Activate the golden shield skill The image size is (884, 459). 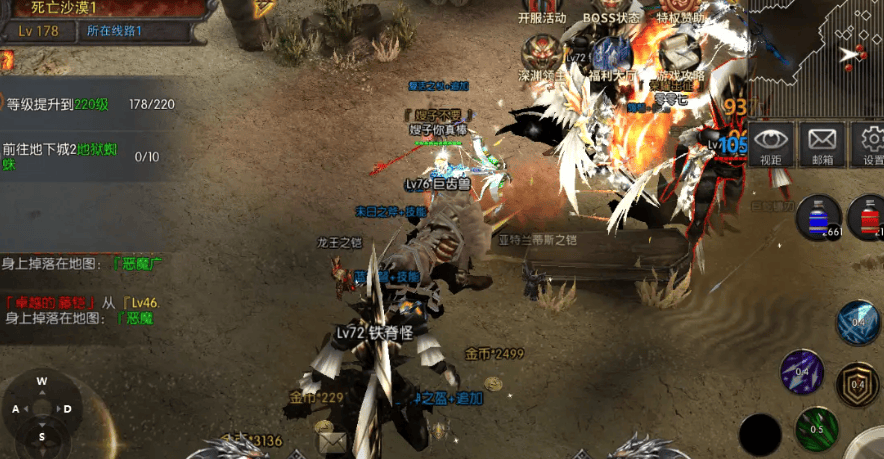point(858,384)
